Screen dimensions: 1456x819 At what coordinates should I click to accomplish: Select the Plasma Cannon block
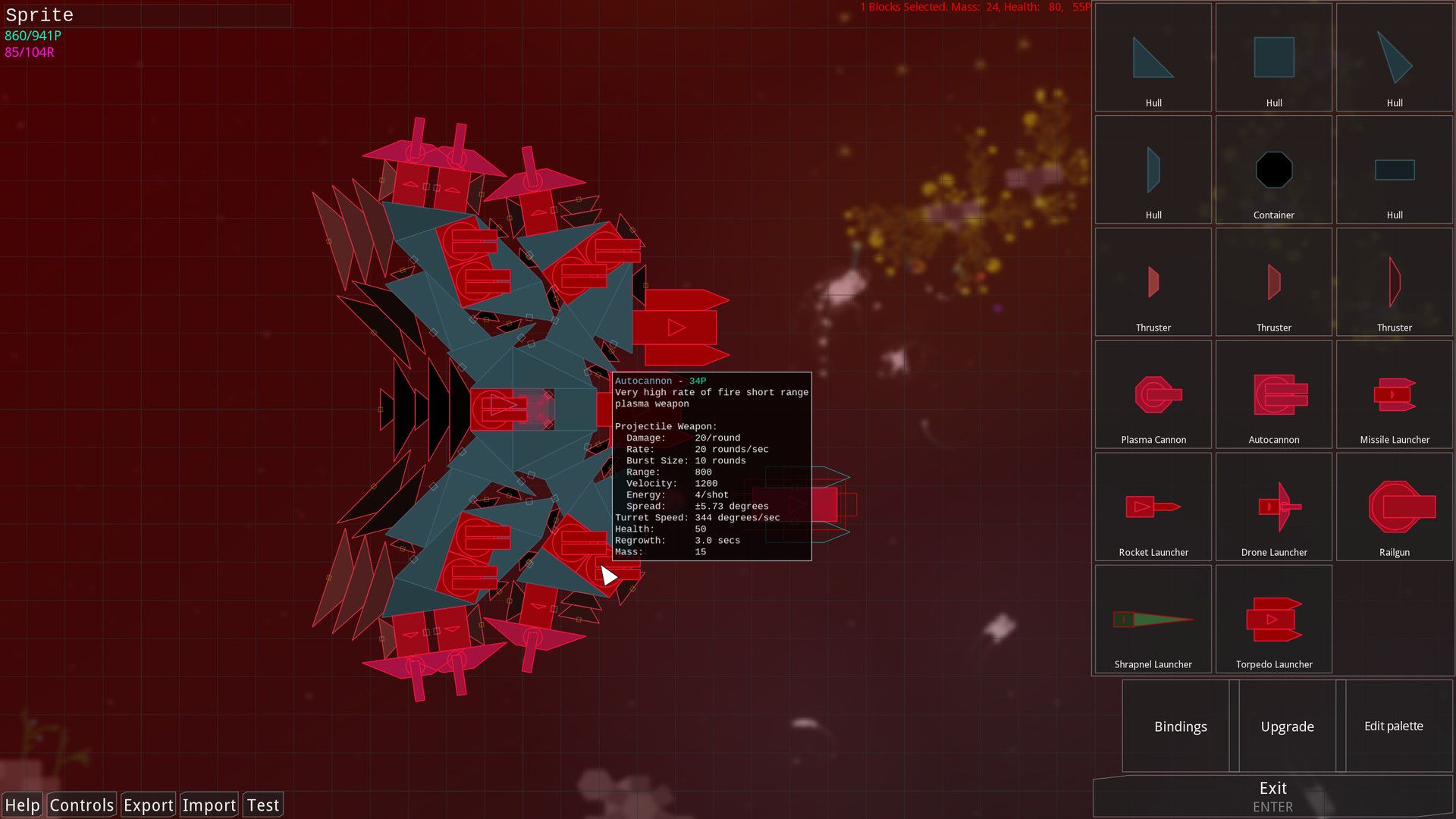tap(1153, 394)
